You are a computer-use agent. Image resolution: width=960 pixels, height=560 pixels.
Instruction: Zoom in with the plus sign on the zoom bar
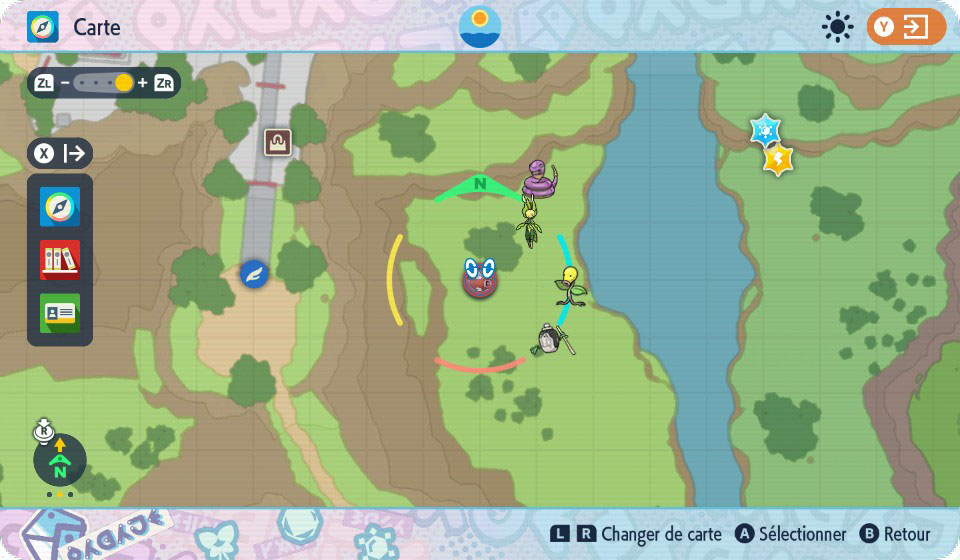[142, 83]
